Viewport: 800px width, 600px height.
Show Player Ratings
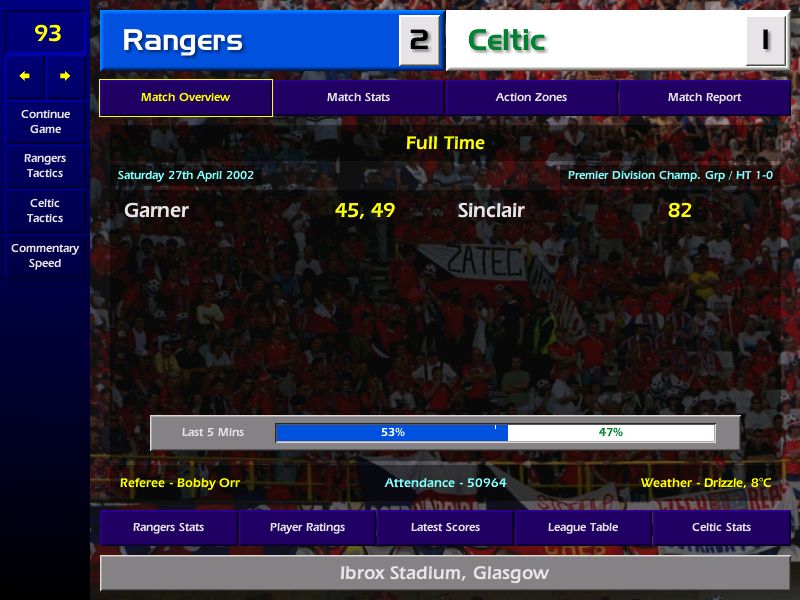click(307, 527)
